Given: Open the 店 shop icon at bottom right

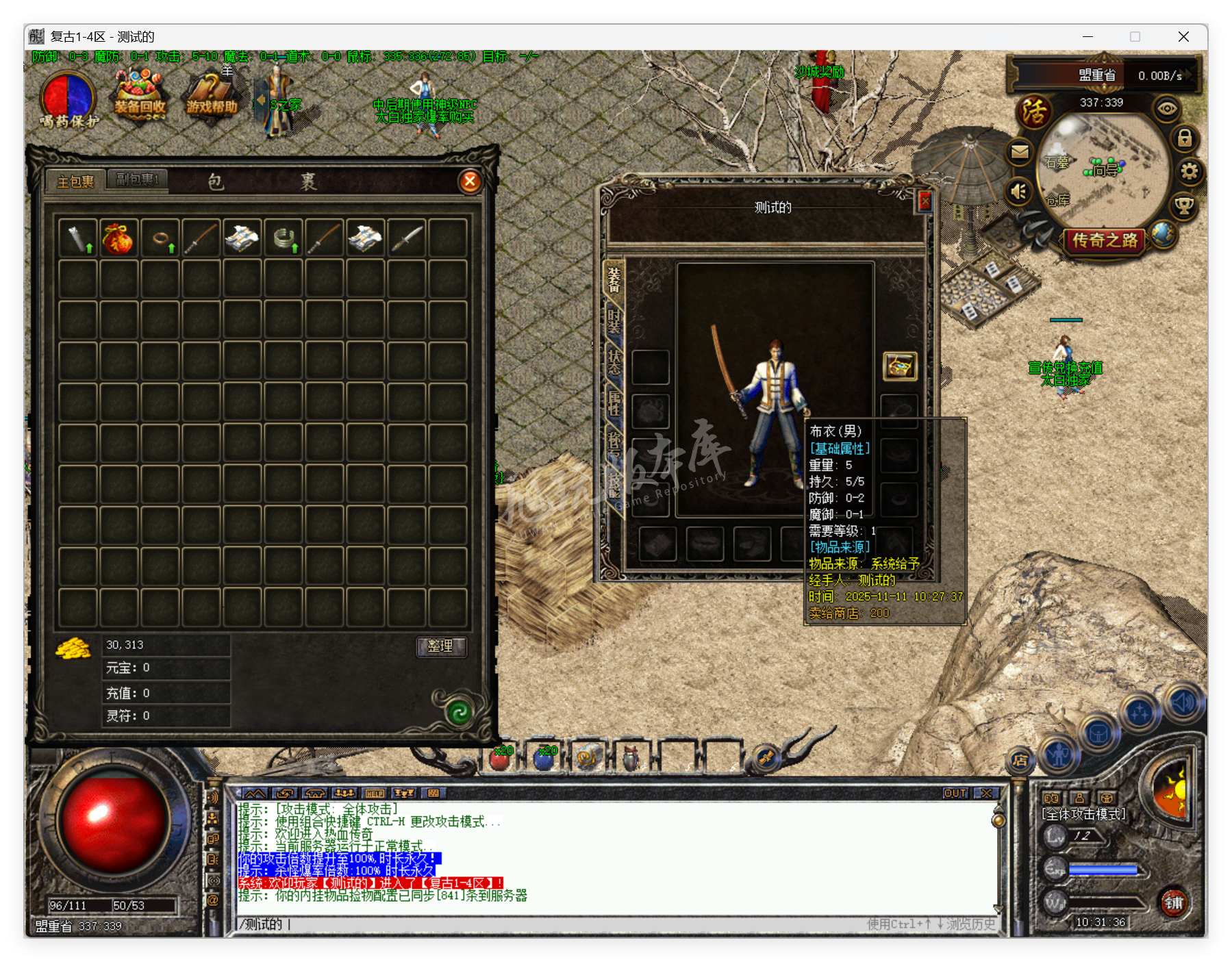Looking at the screenshot, I should [1020, 759].
